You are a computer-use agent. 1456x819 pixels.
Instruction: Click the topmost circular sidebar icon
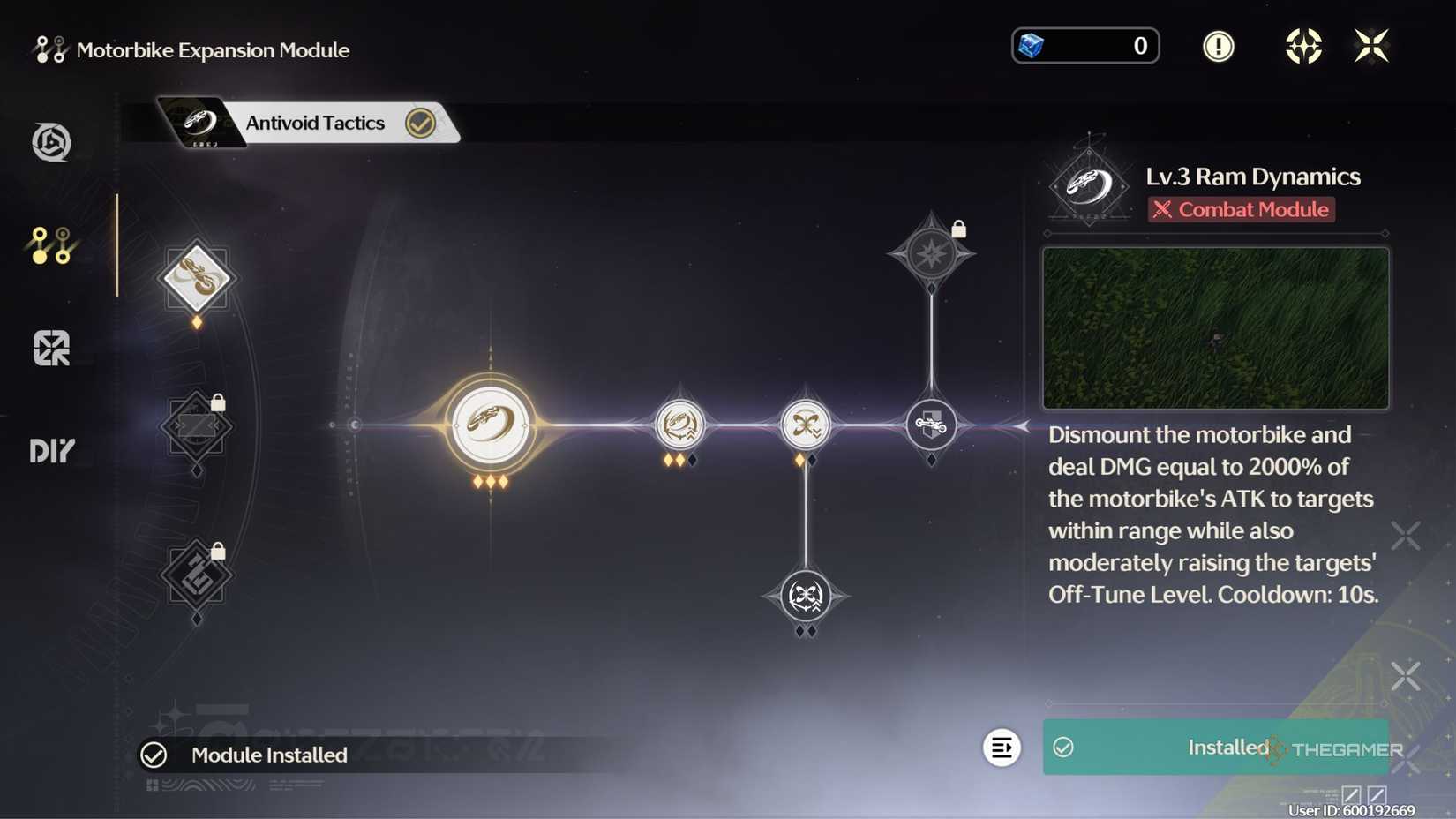(51, 141)
